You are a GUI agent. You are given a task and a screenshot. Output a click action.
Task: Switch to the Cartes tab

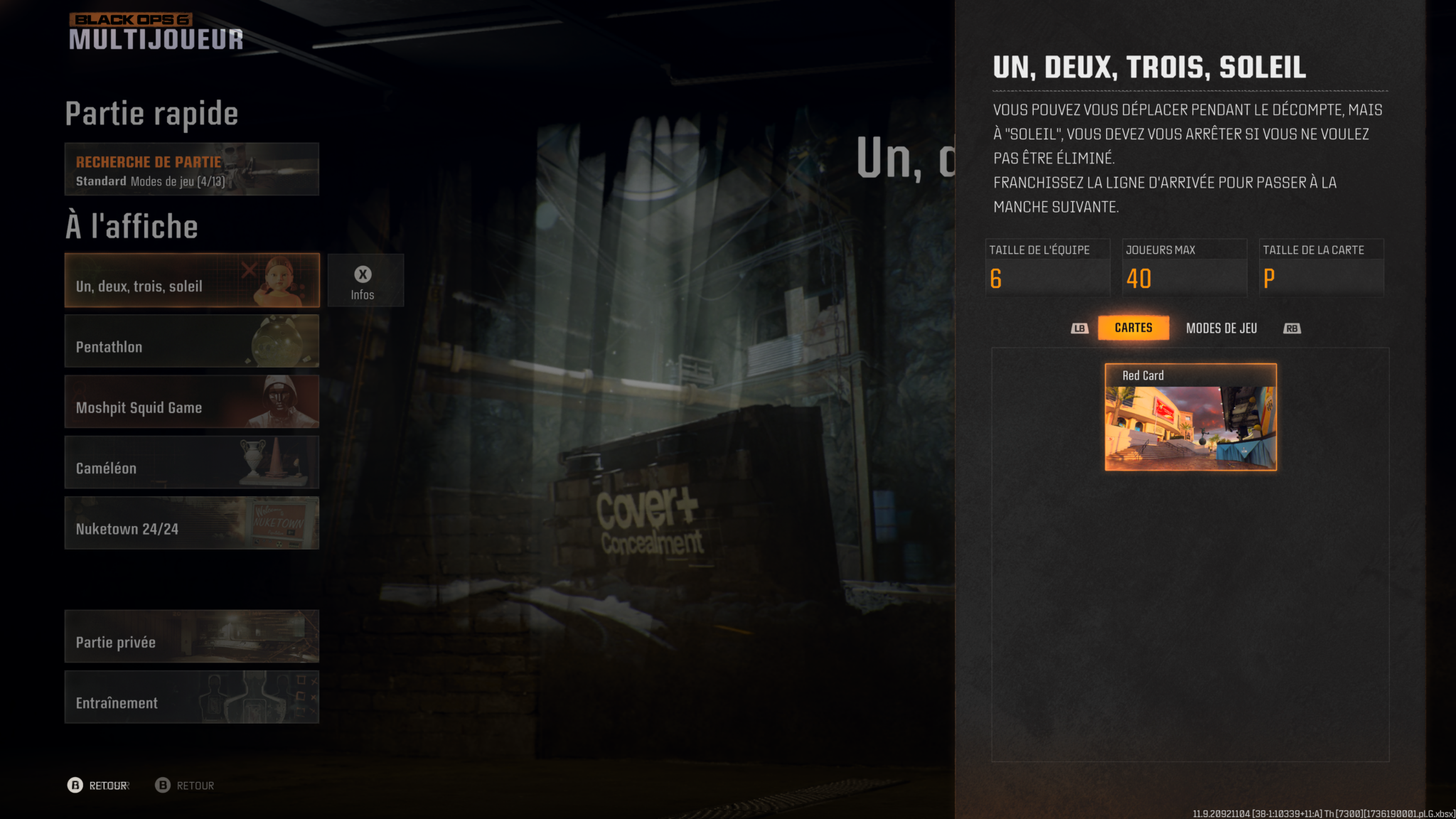(x=1133, y=328)
